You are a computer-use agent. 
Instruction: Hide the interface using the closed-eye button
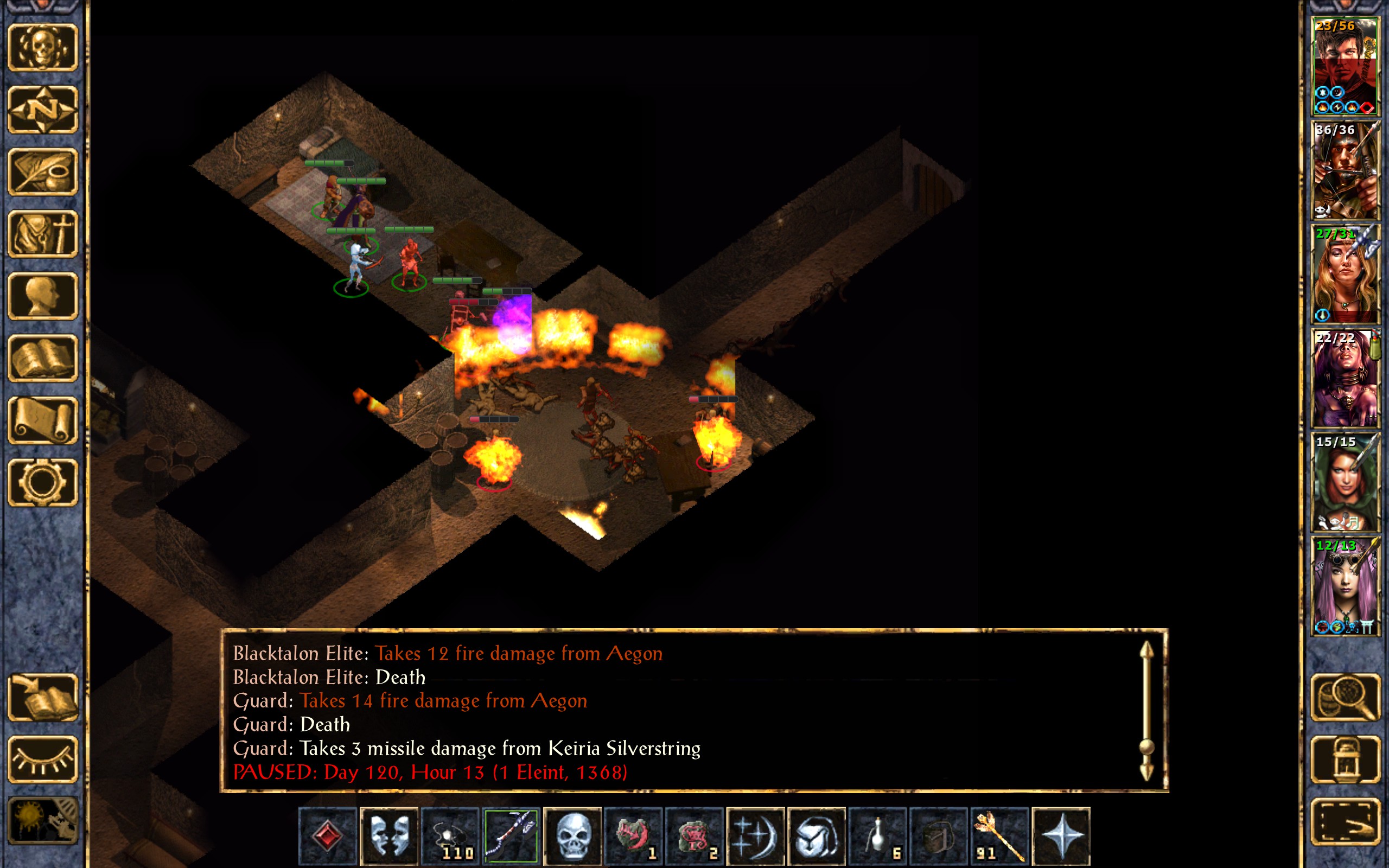[x=42, y=759]
